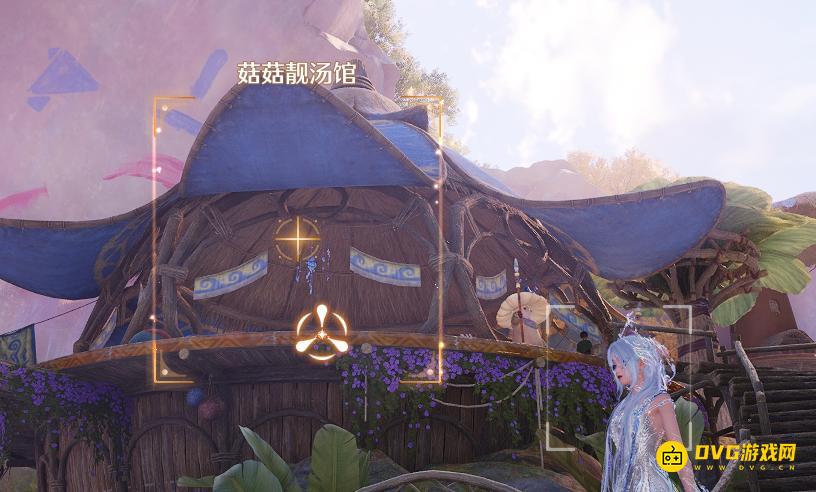This screenshot has width=816, height=492.
Task: Click the golden crosshair focus marker
Action: coord(296,241)
